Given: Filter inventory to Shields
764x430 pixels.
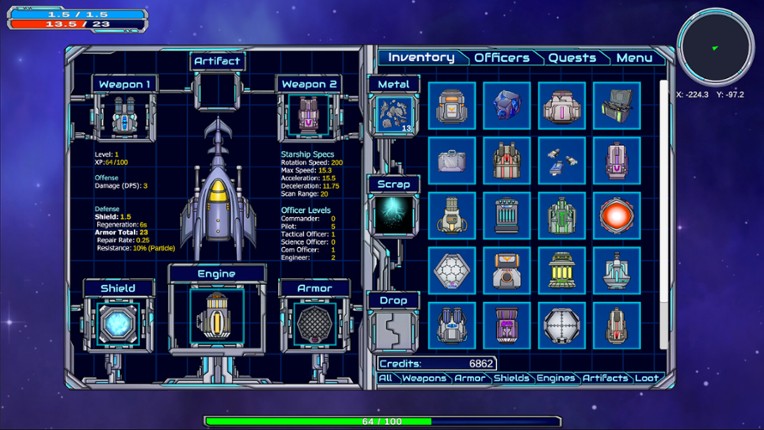Looking at the screenshot, I should (512, 378).
